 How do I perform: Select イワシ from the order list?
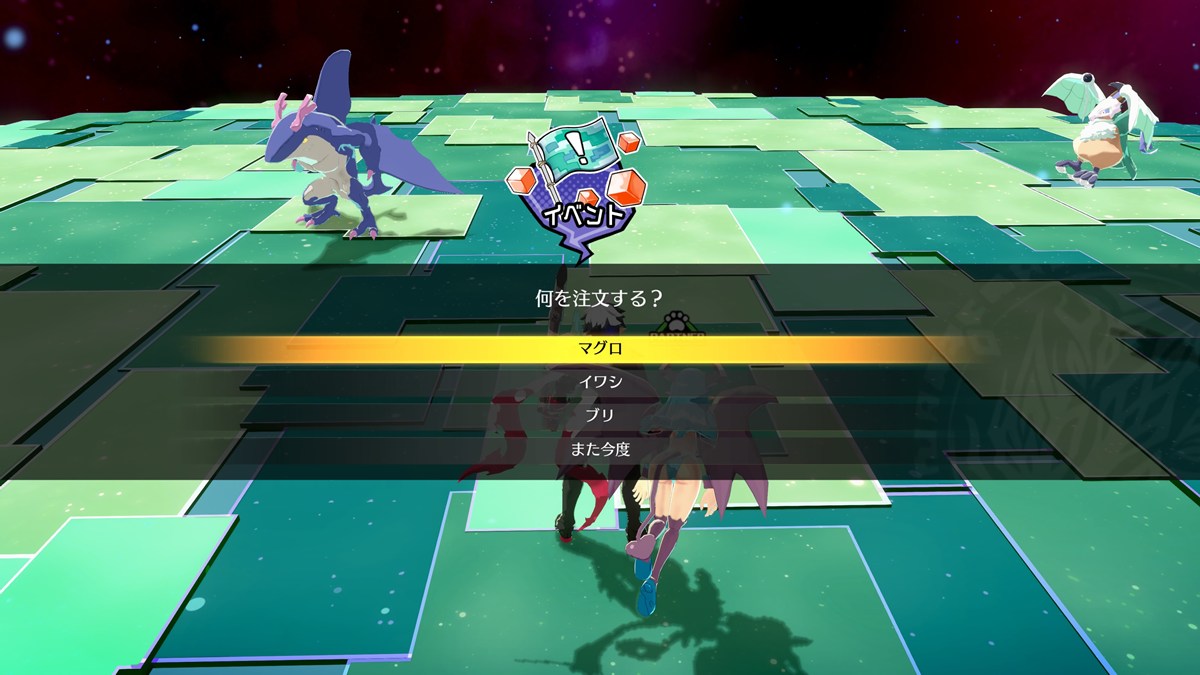point(600,382)
